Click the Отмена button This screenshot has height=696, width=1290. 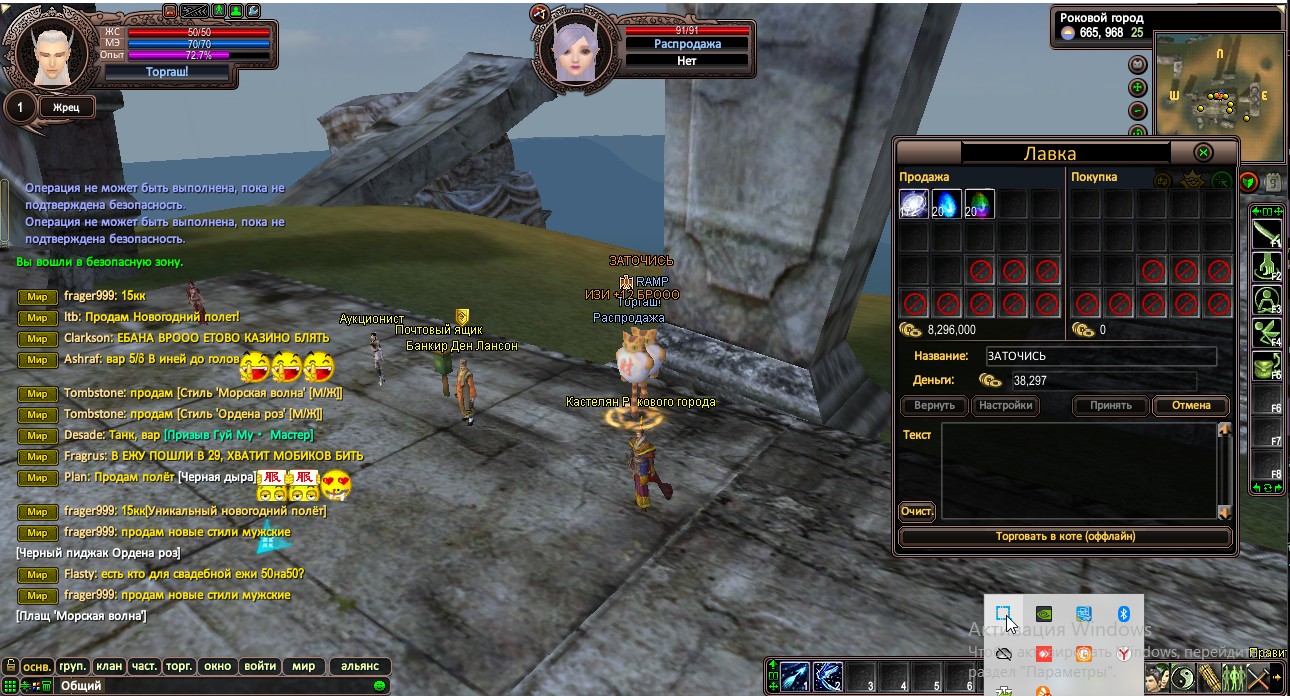click(x=1191, y=406)
